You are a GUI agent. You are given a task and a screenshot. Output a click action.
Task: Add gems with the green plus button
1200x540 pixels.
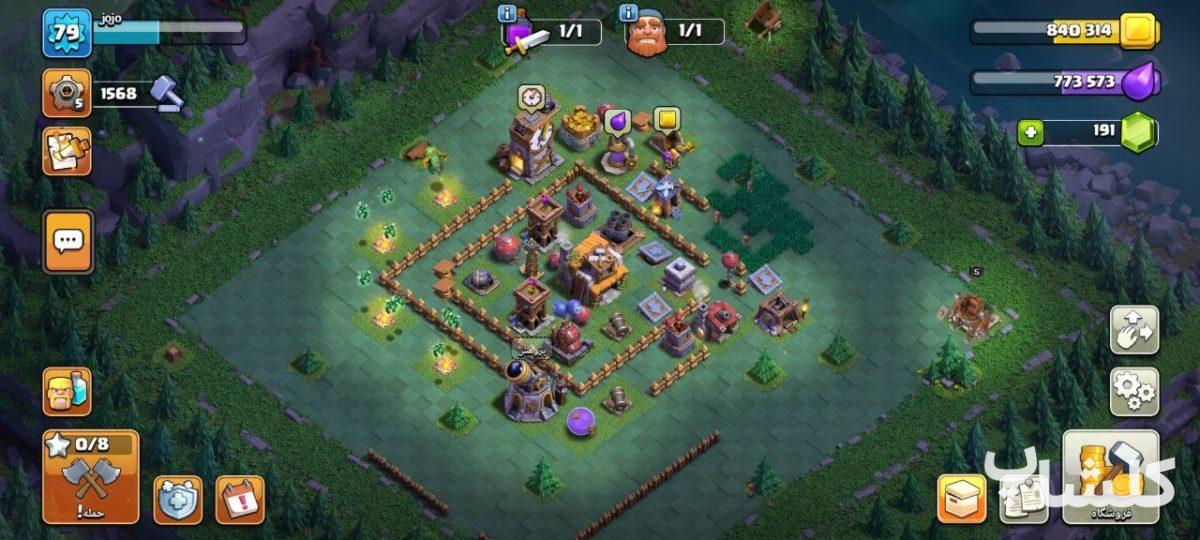pyautogui.click(x=1029, y=132)
